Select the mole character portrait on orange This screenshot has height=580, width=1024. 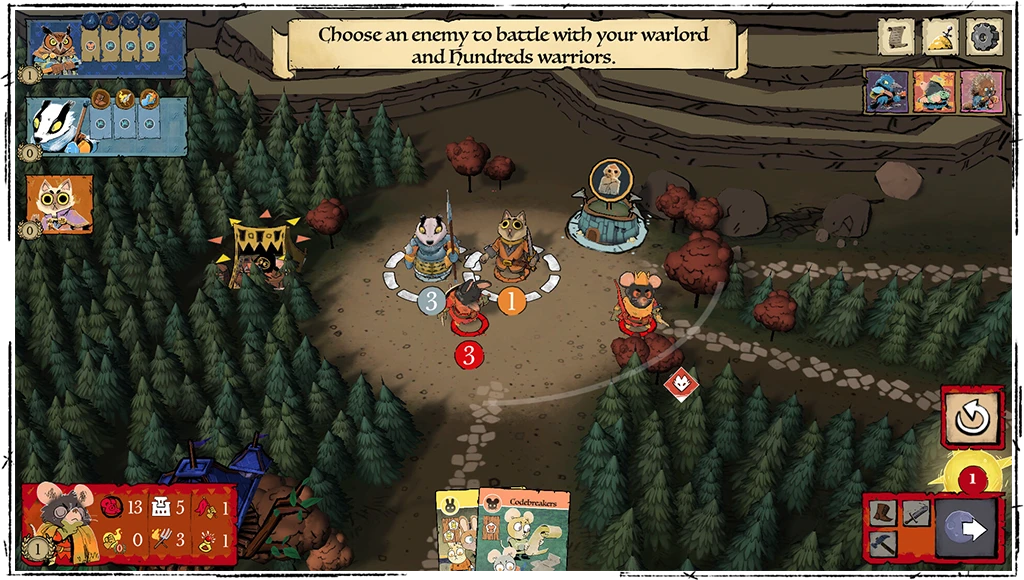pyautogui.click(x=932, y=91)
